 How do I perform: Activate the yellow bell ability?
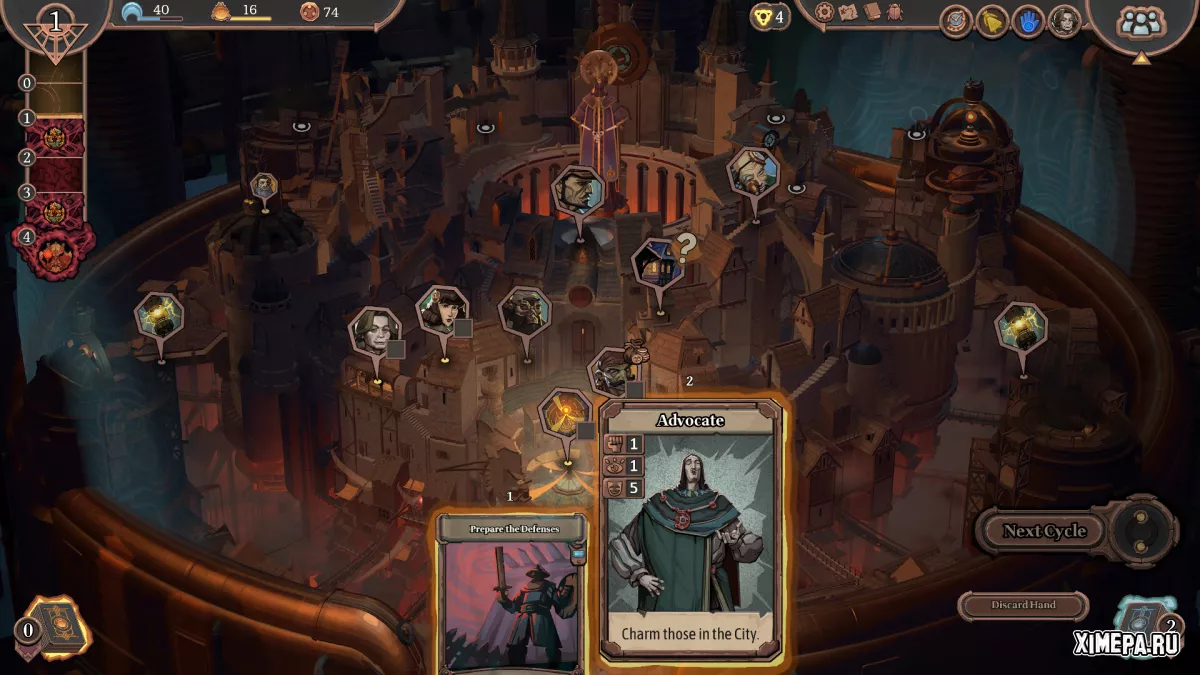992,21
